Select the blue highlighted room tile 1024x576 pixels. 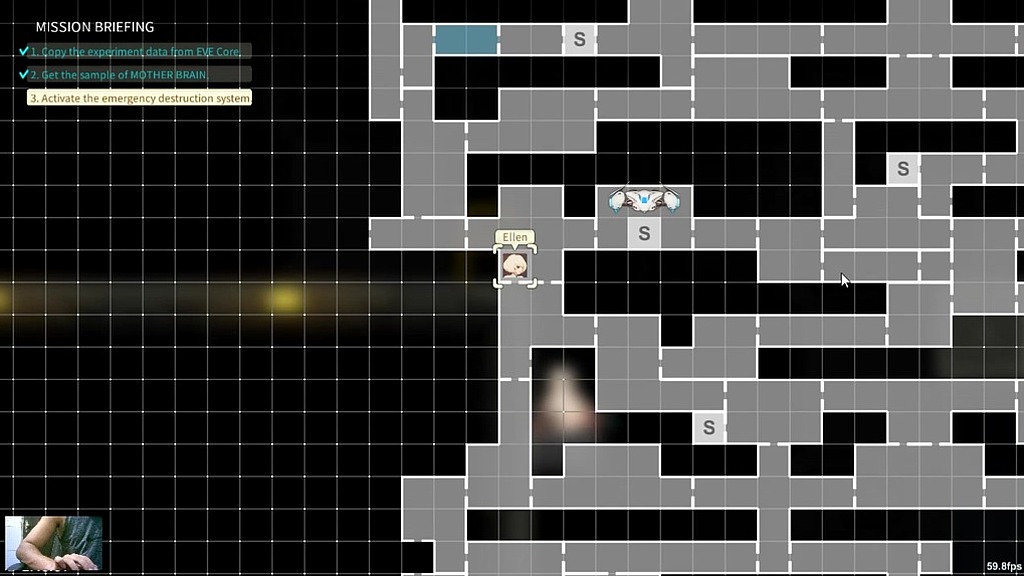coord(466,40)
